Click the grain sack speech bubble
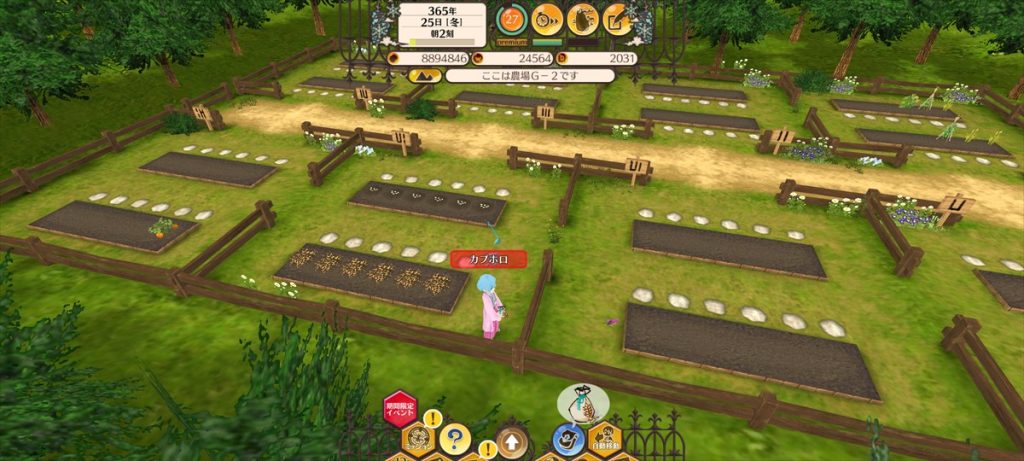The image size is (1024, 461). point(583,402)
